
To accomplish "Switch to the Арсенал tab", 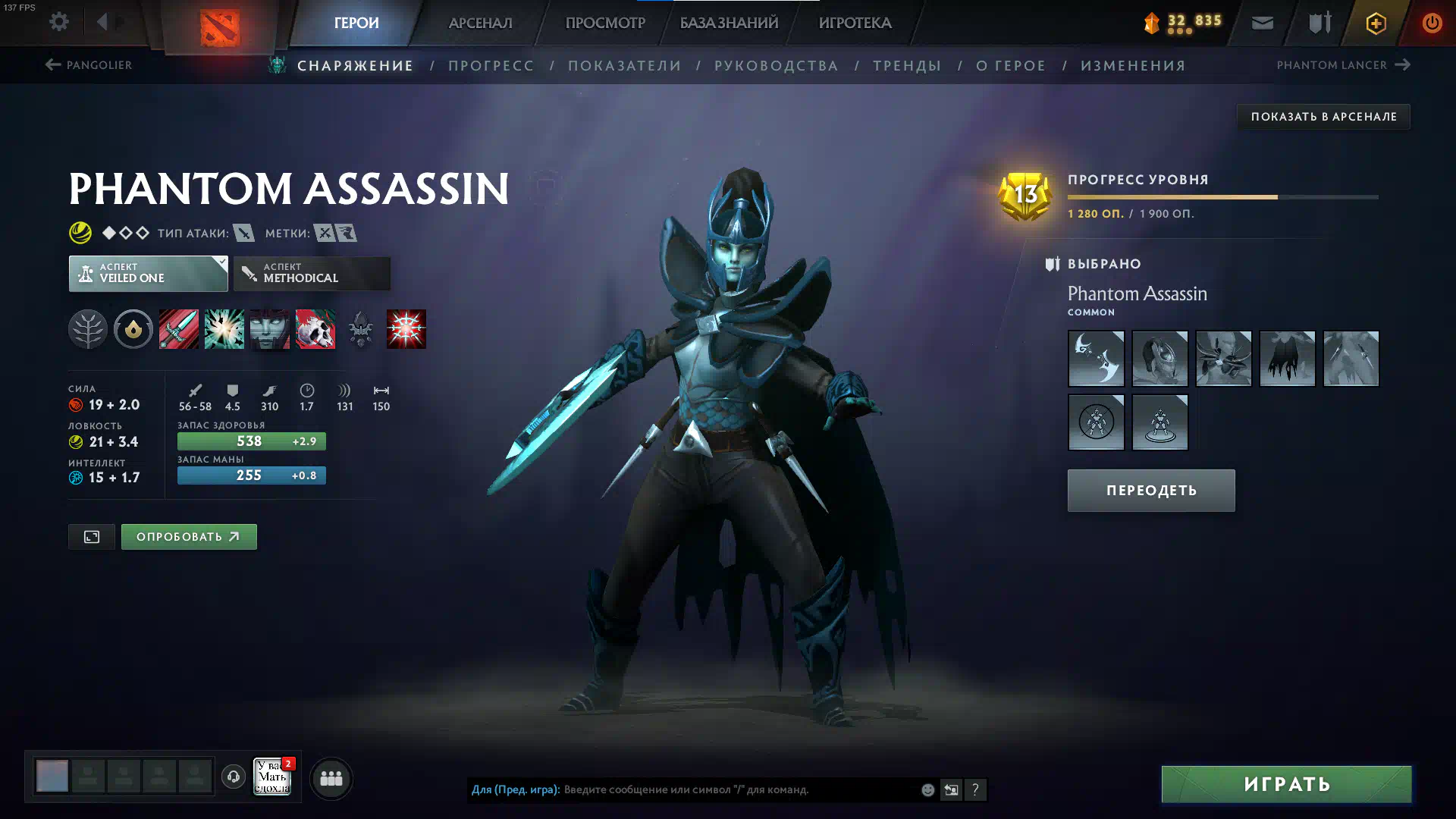I will tap(480, 23).
